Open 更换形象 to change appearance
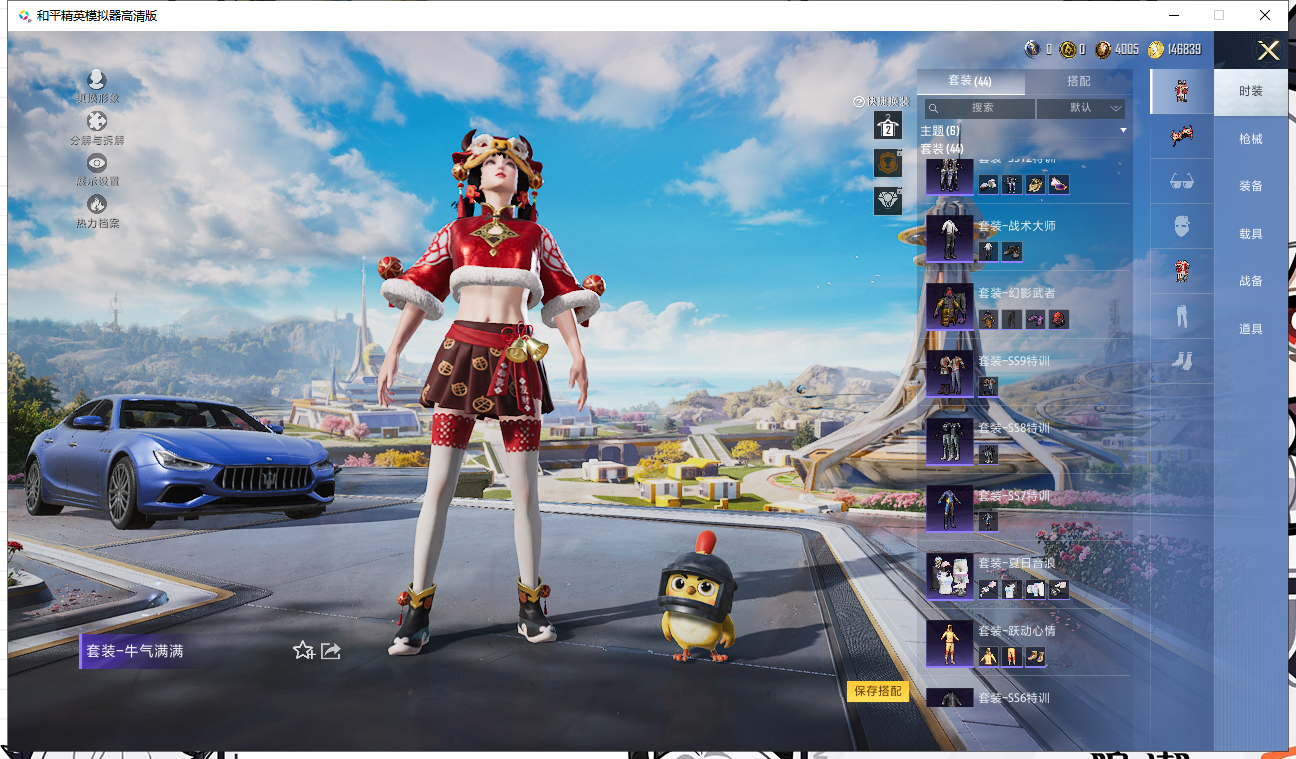The width and height of the screenshot is (1296, 759). click(x=97, y=85)
